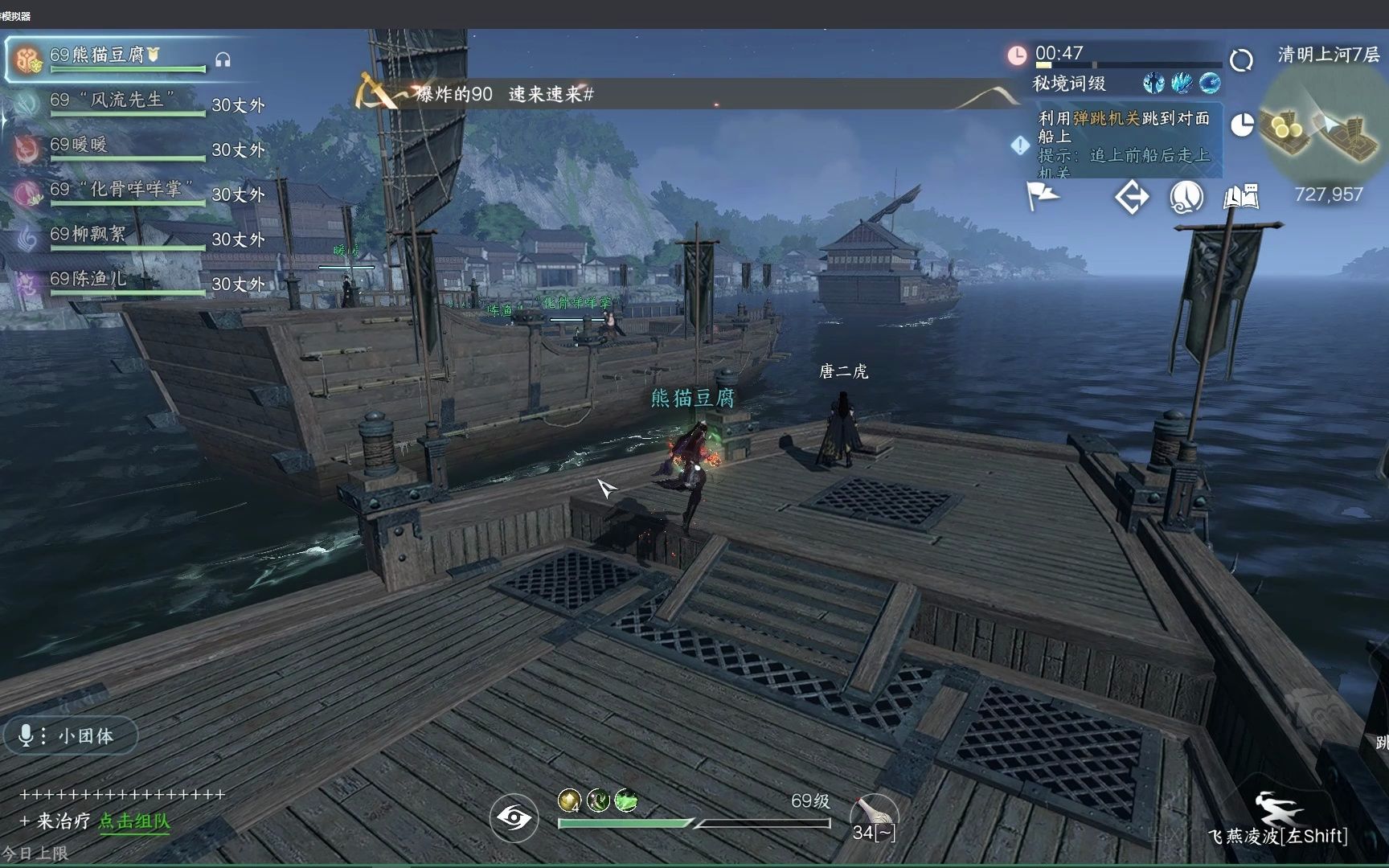
Task: Click the white flag marker icon
Action: 1043,196
